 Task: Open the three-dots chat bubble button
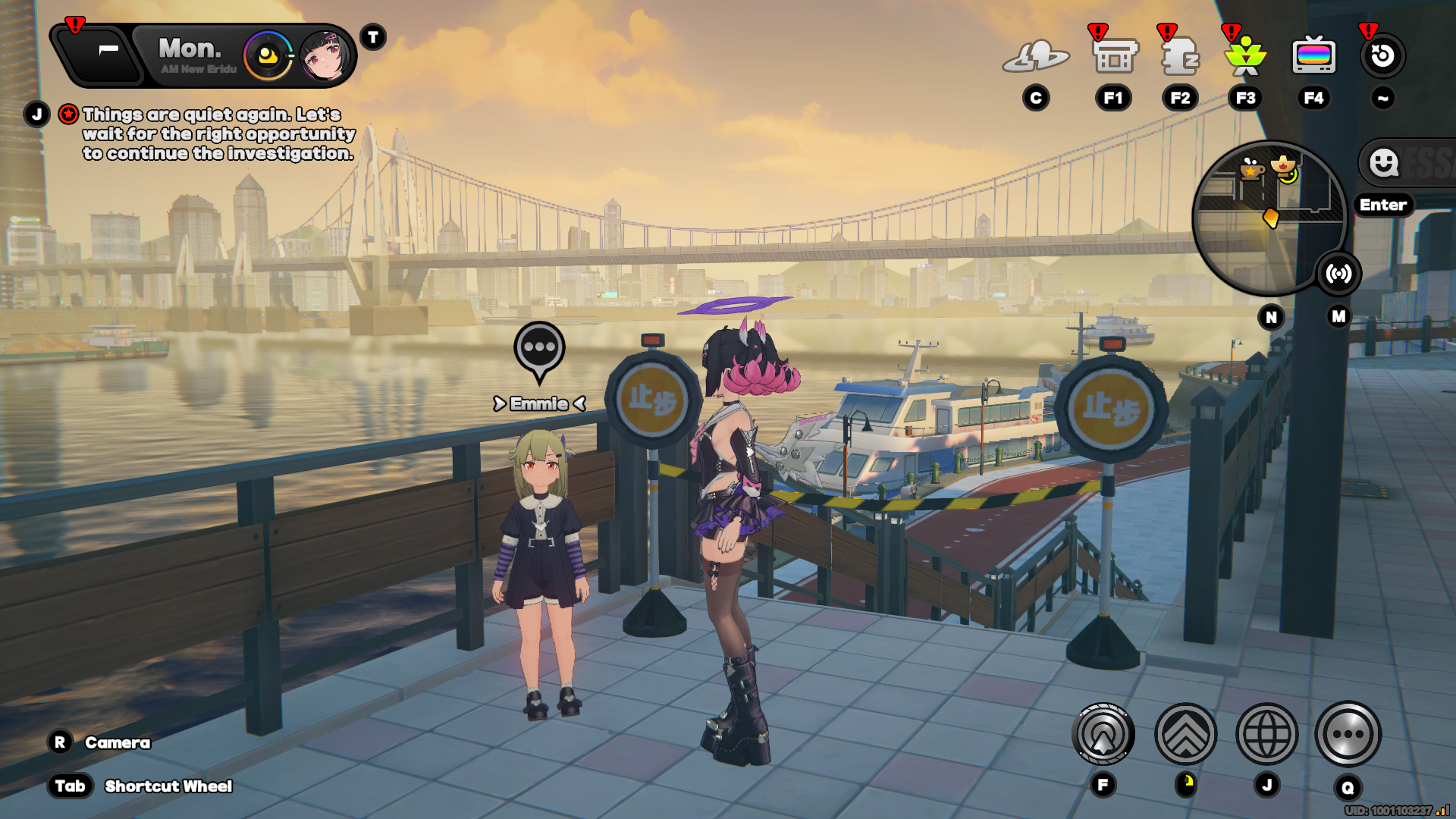[1348, 734]
